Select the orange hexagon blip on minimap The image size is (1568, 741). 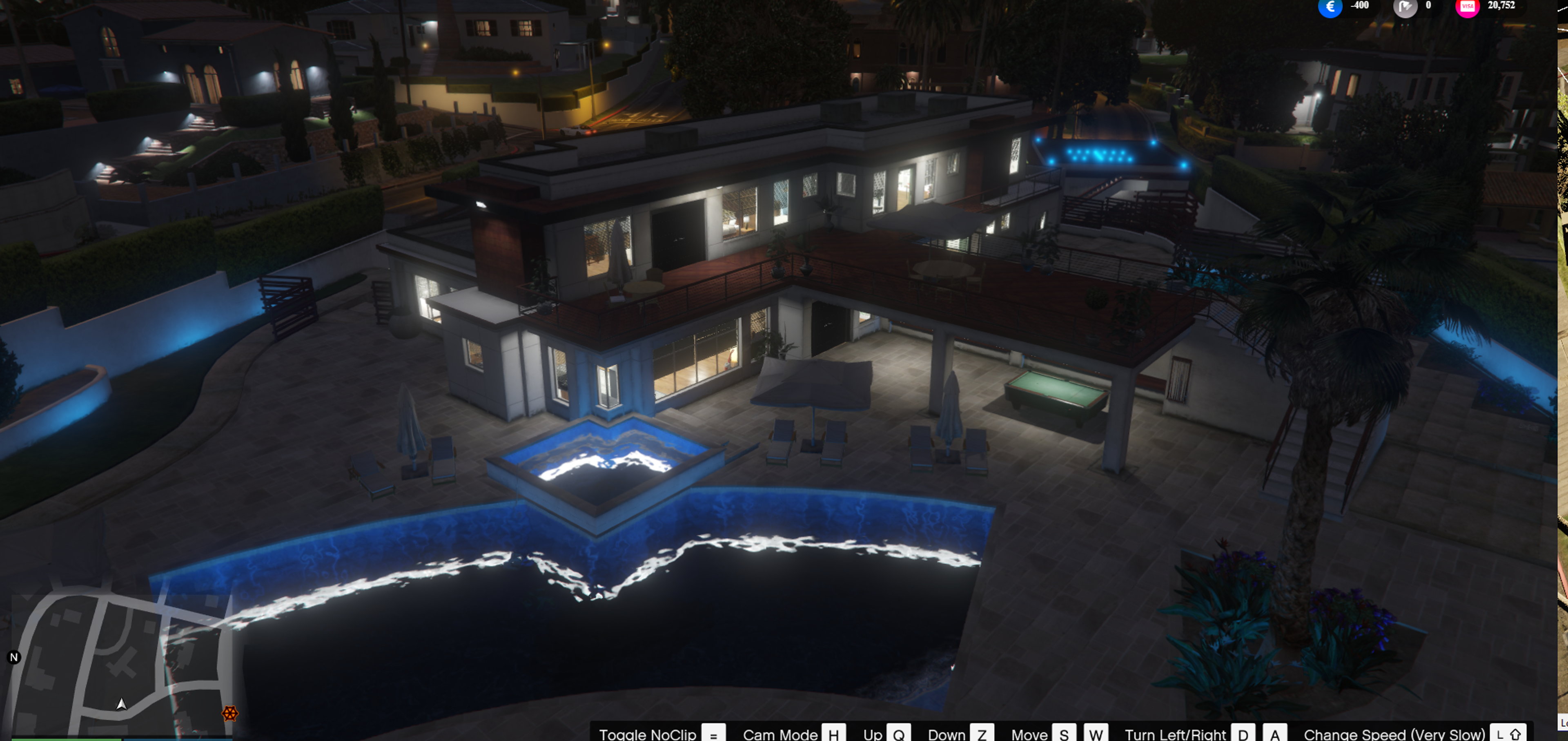pos(229,713)
